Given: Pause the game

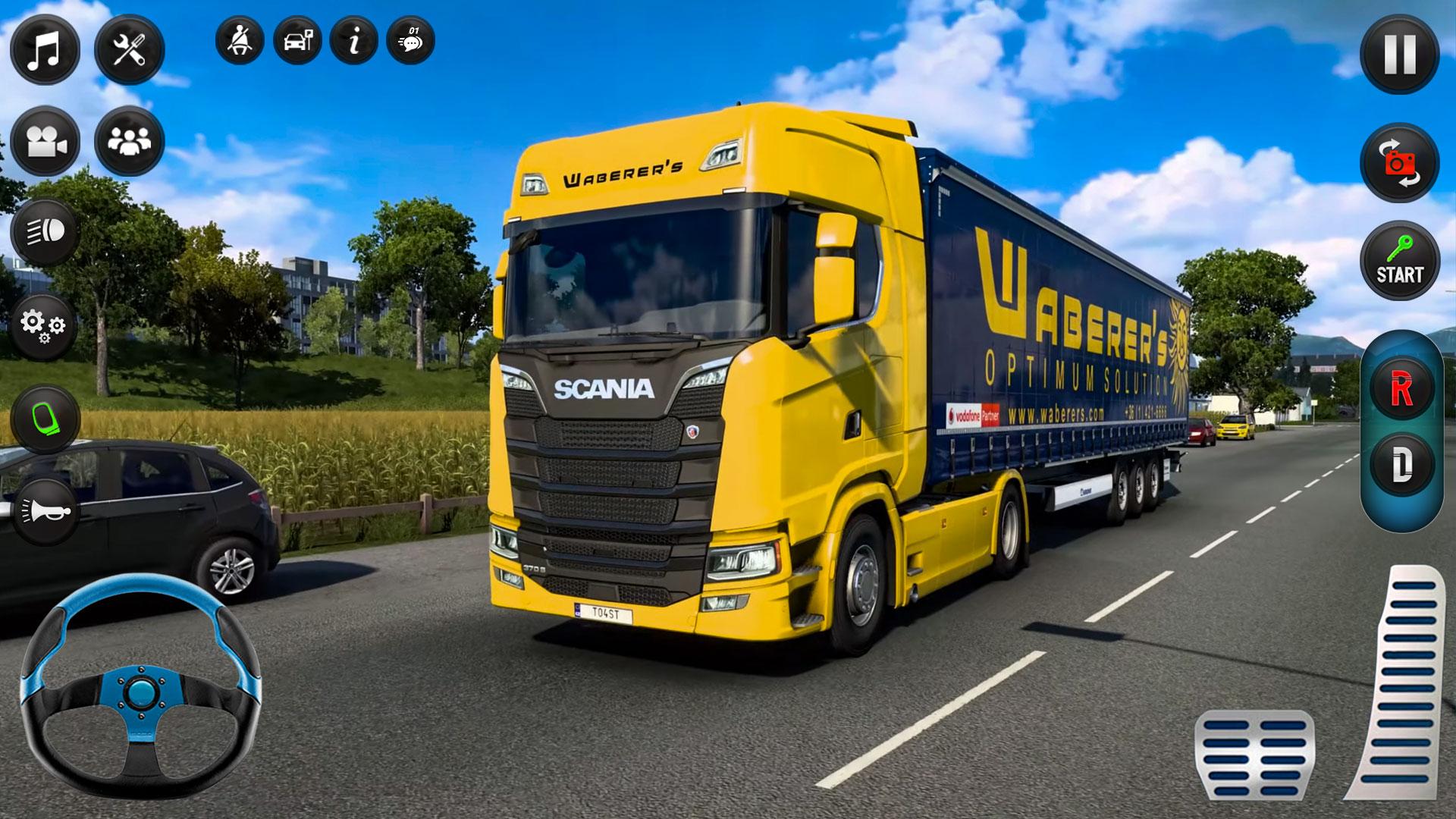Looking at the screenshot, I should 1400,54.
